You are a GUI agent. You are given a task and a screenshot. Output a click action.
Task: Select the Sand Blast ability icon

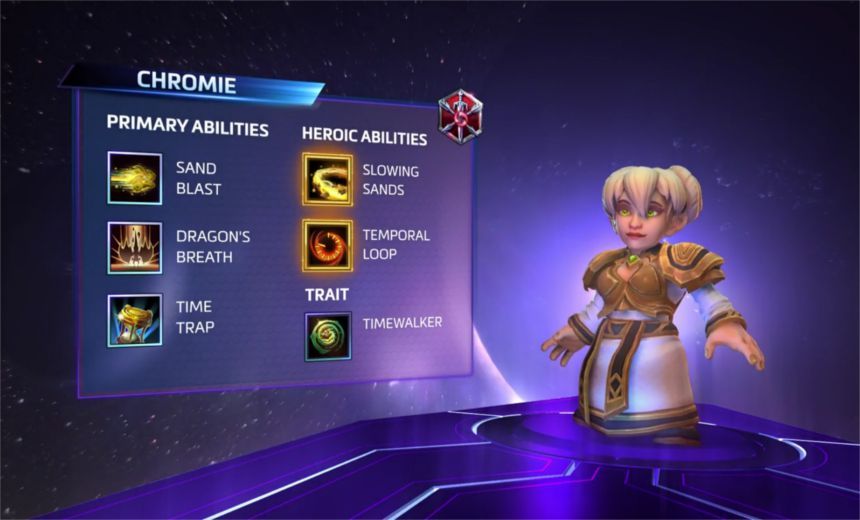click(x=135, y=178)
